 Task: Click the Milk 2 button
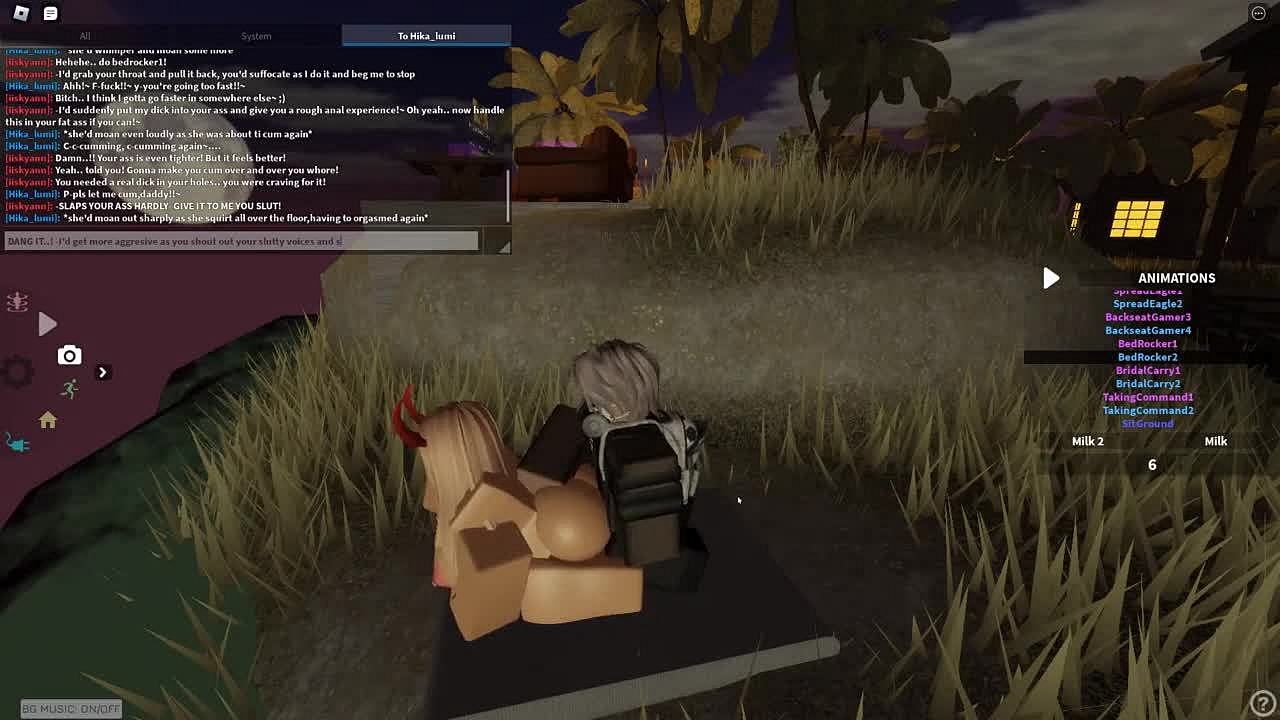[x=1088, y=441]
